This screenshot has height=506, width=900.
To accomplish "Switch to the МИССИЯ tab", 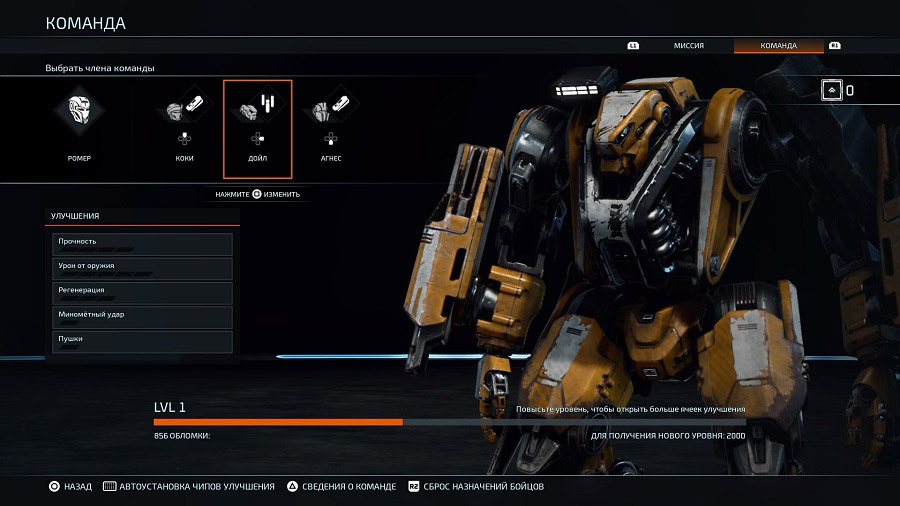I will 687,46.
